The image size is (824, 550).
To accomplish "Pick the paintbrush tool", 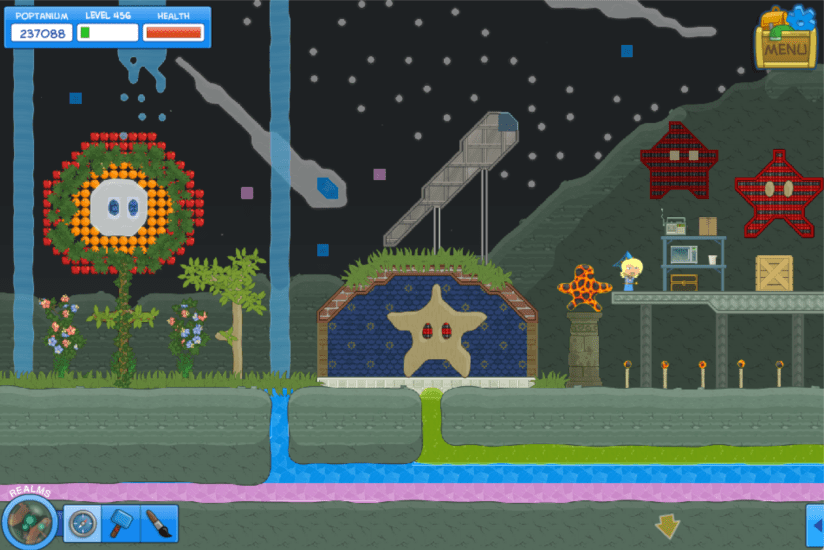I will coord(158,523).
